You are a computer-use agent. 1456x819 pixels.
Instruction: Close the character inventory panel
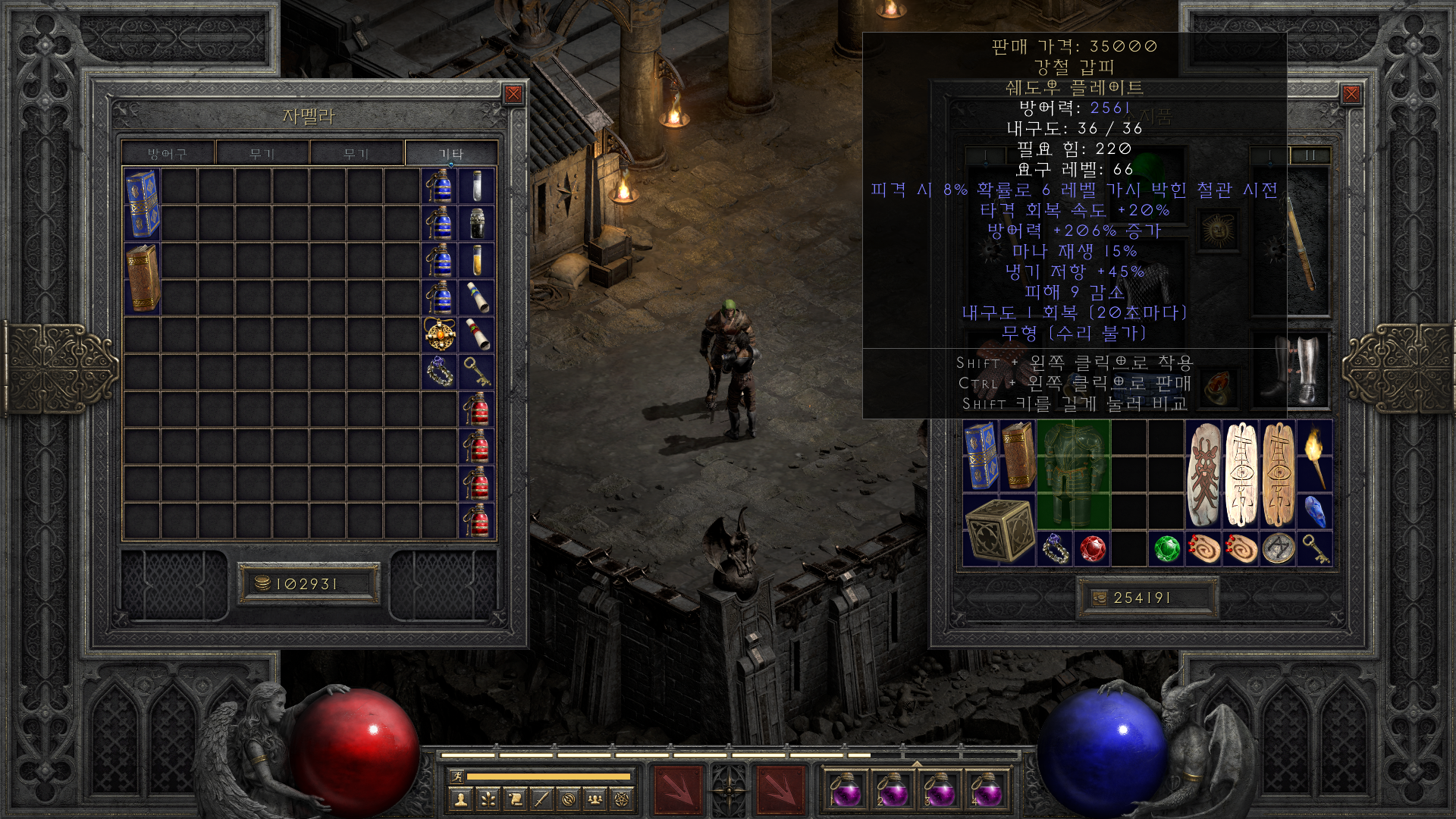(1351, 93)
